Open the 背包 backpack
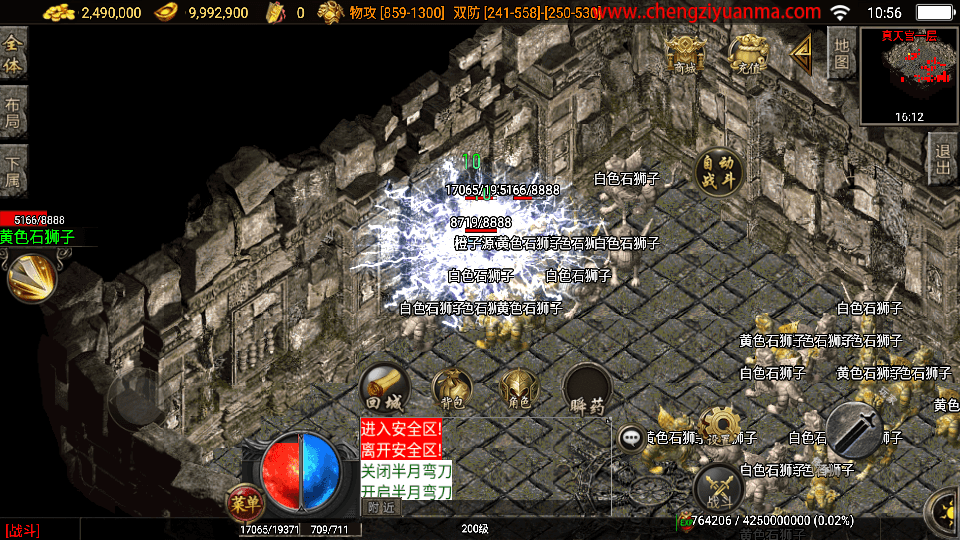Viewport: 960px width, 540px height. [x=452, y=389]
